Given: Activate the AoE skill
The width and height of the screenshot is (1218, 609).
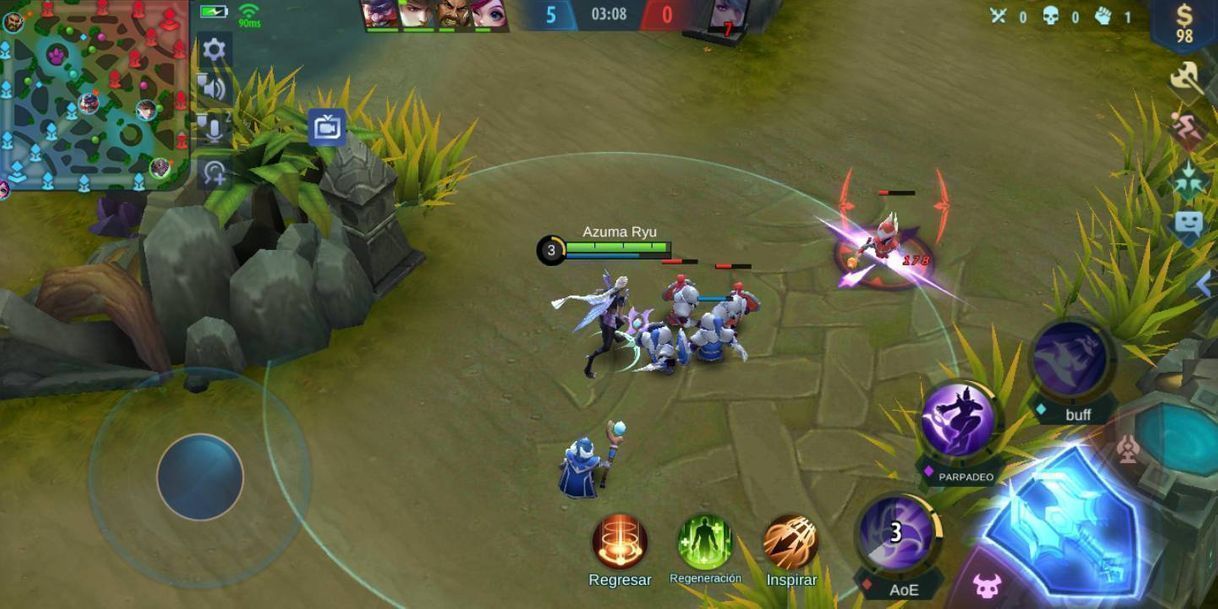Looking at the screenshot, I should tap(898, 535).
